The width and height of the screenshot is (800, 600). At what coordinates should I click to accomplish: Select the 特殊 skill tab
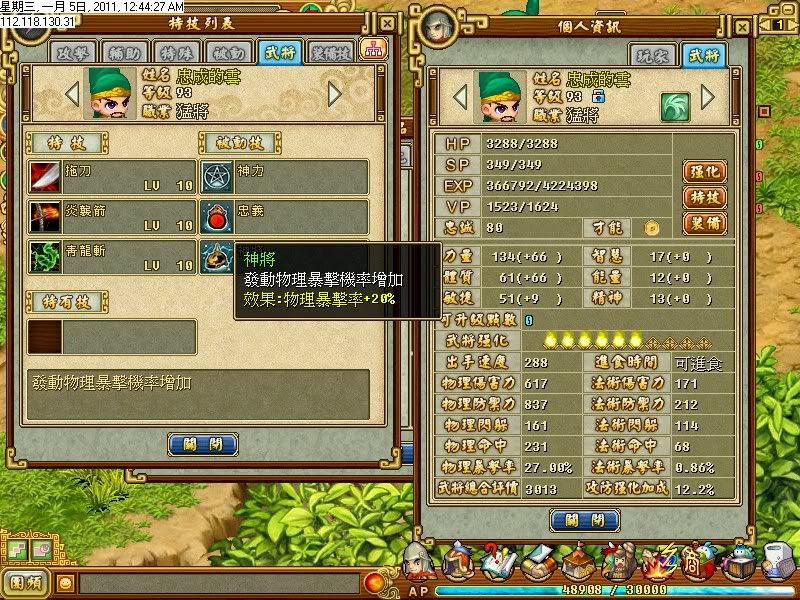pyautogui.click(x=178, y=51)
